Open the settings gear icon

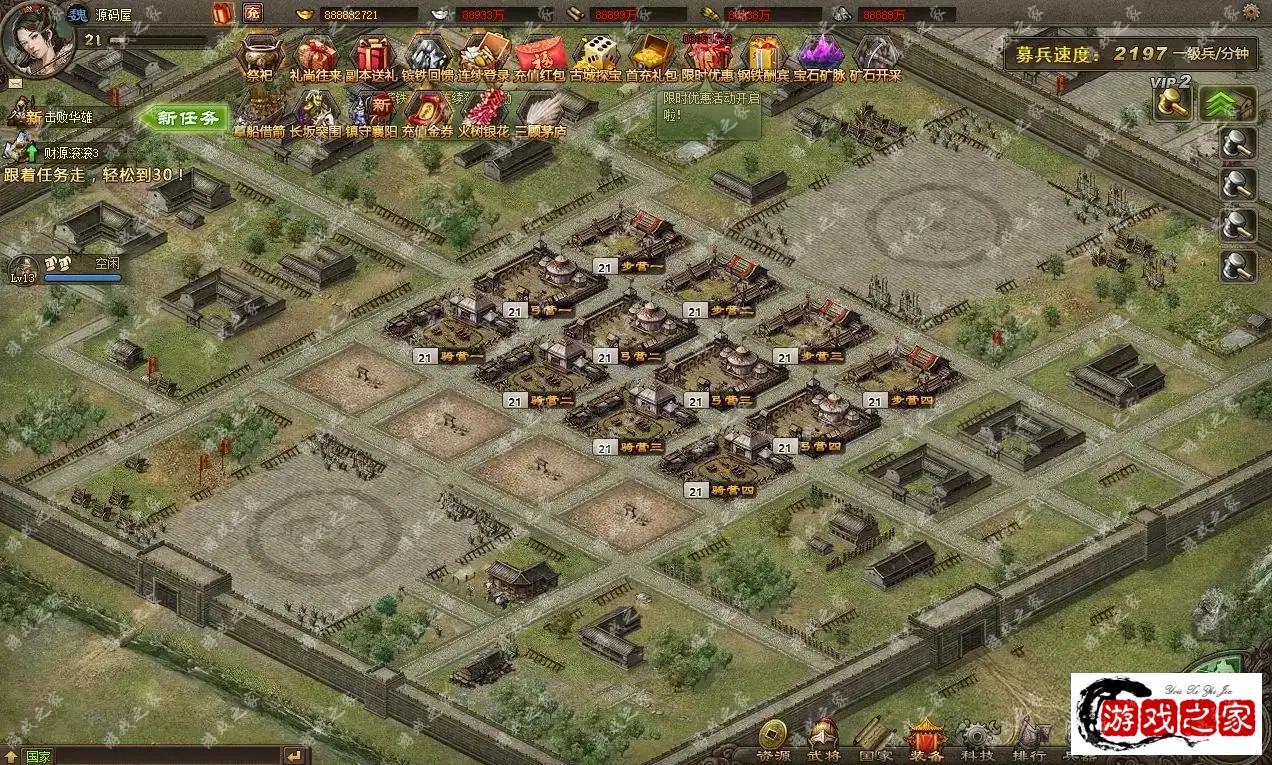1251,12
